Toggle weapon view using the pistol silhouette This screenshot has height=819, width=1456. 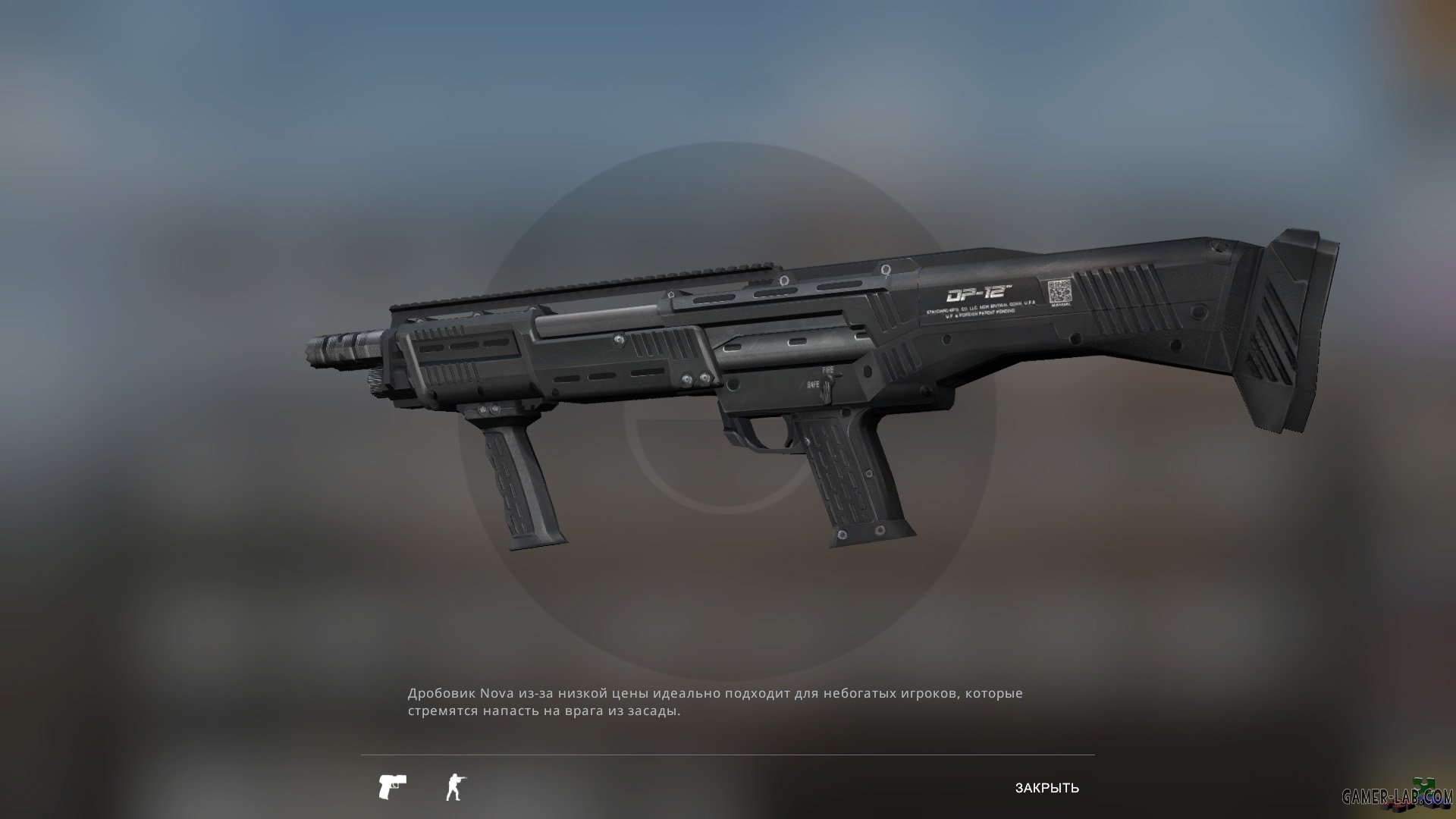pyautogui.click(x=392, y=786)
